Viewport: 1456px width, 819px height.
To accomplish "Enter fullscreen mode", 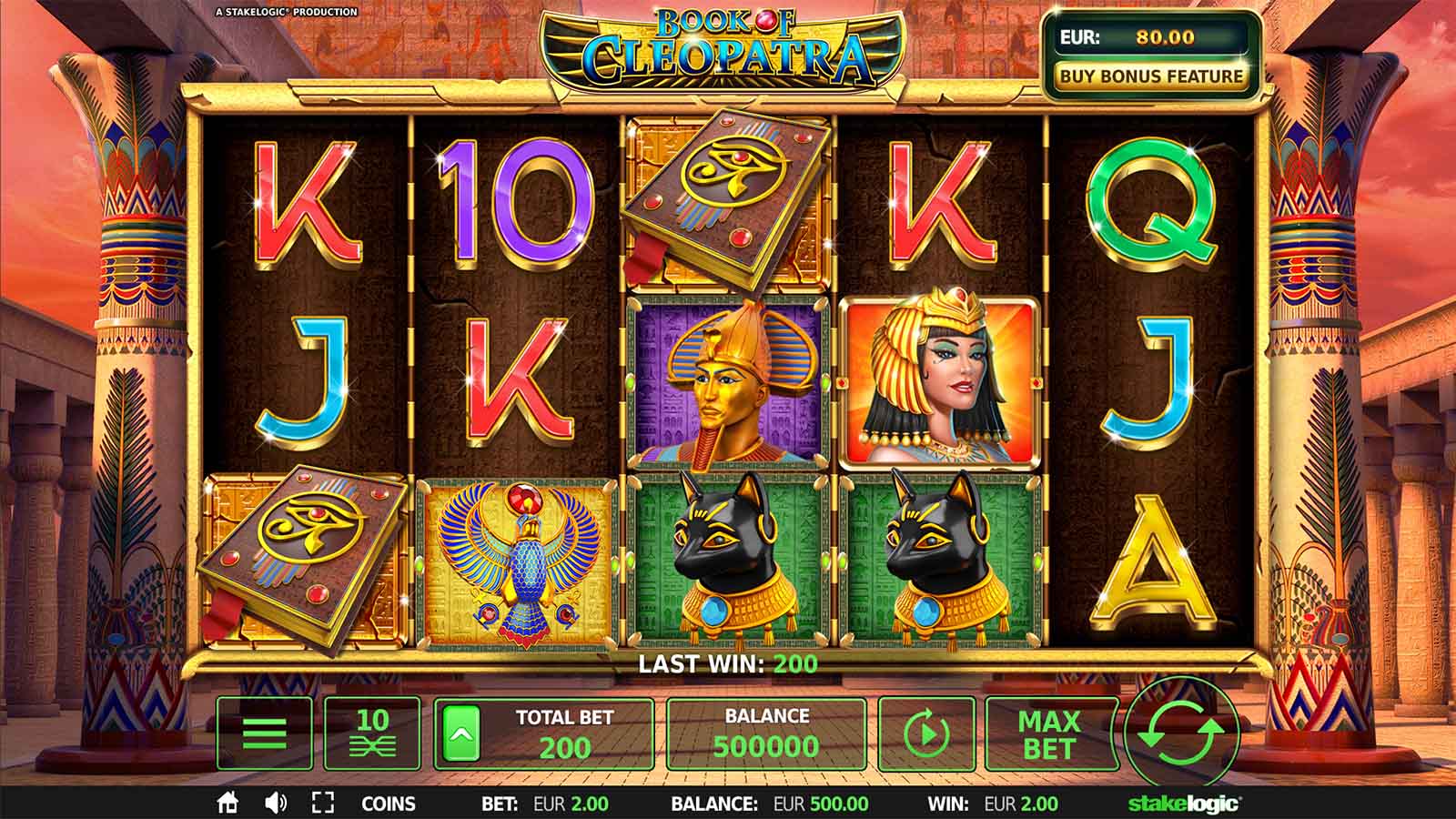I will click(323, 804).
